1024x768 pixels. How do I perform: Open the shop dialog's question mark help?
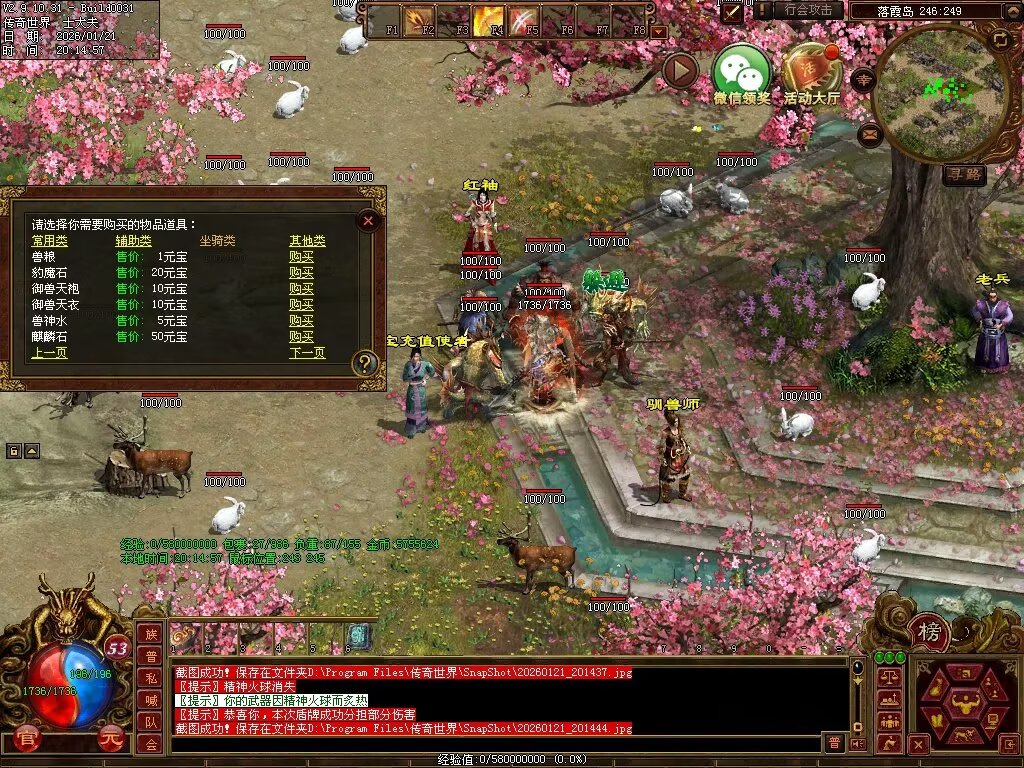365,364
